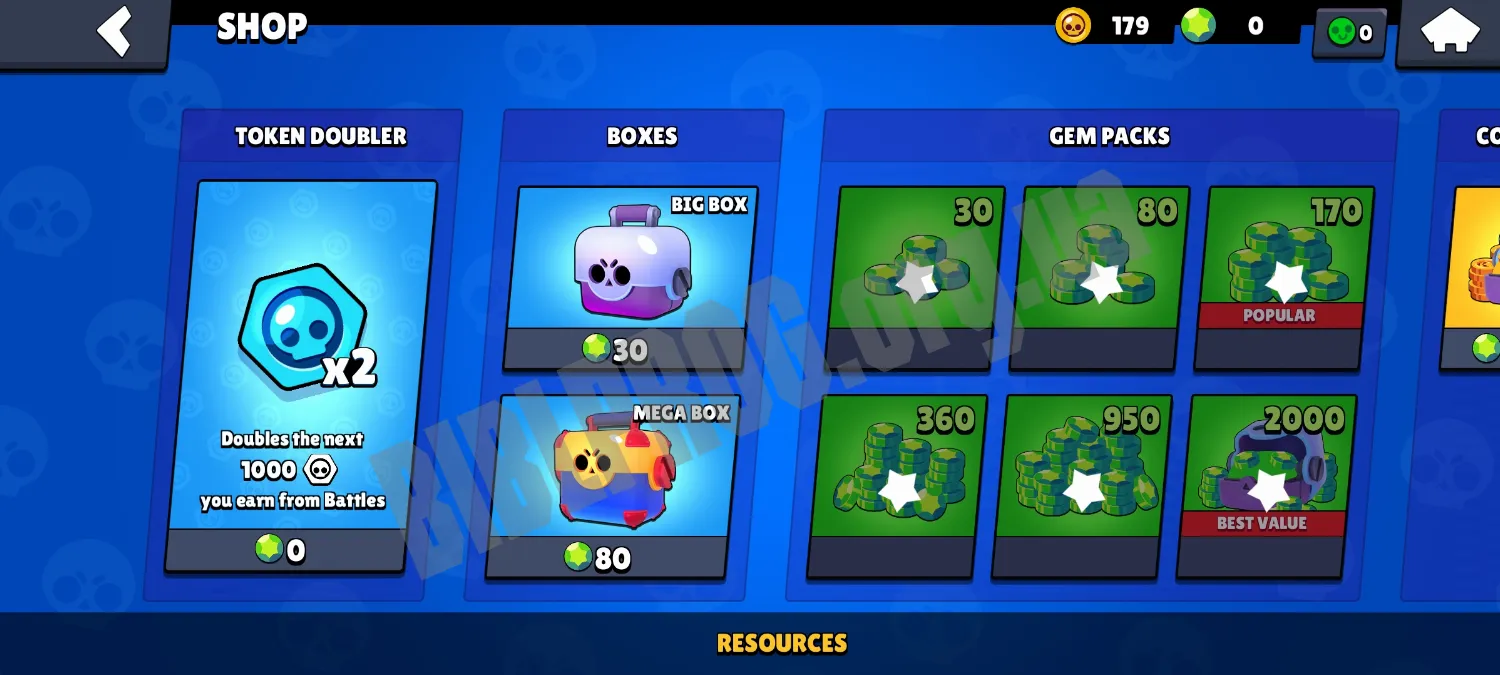Choose the best value 2000 gem pack
This screenshot has height=675, width=1500.
[1266, 486]
